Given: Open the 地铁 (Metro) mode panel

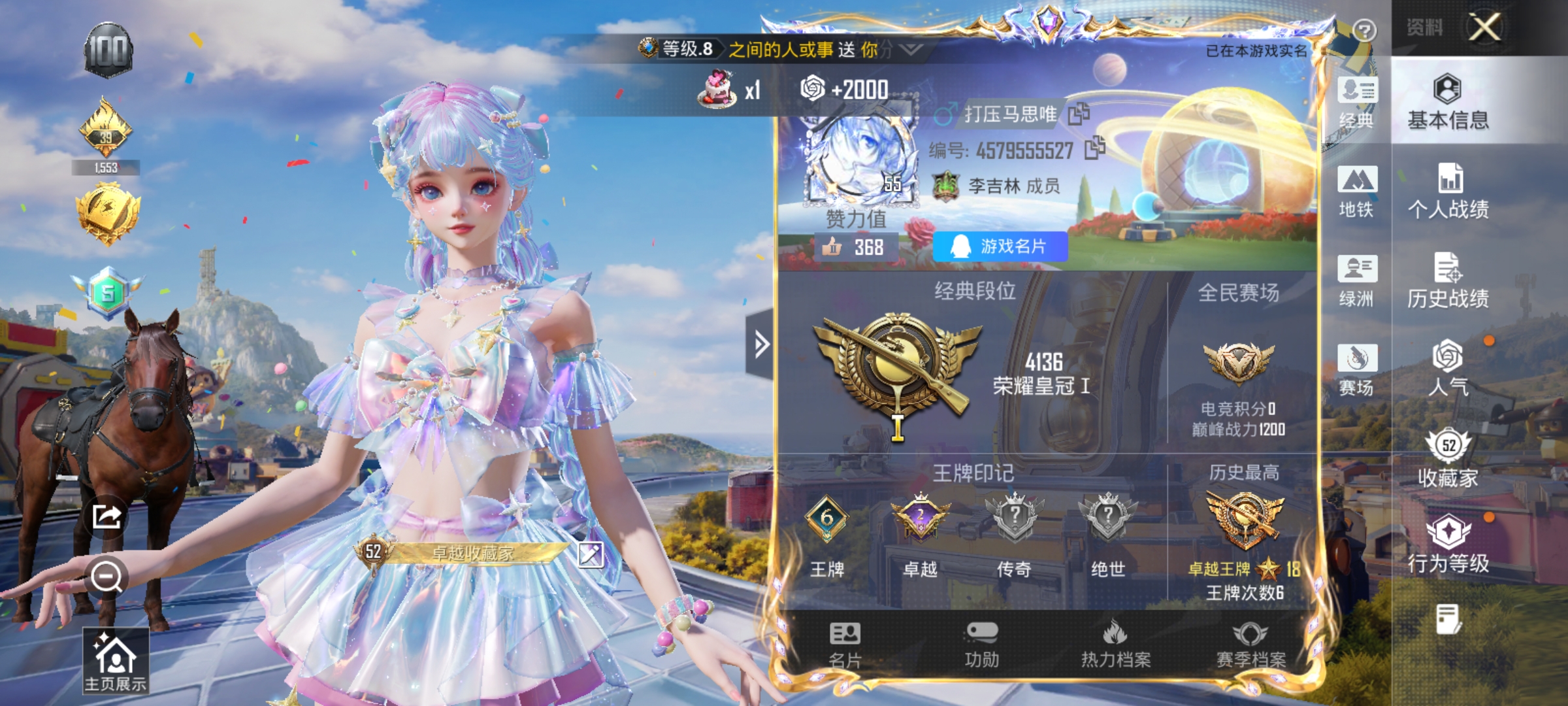Looking at the screenshot, I should click(x=1357, y=193).
